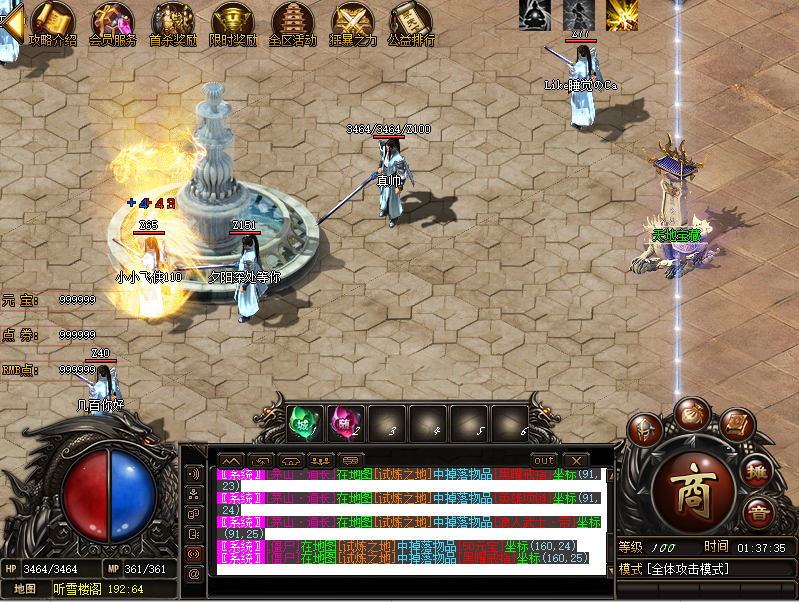The height and width of the screenshot is (602, 799).
Task: Close the chat panel with the X button
Action: 576,460
